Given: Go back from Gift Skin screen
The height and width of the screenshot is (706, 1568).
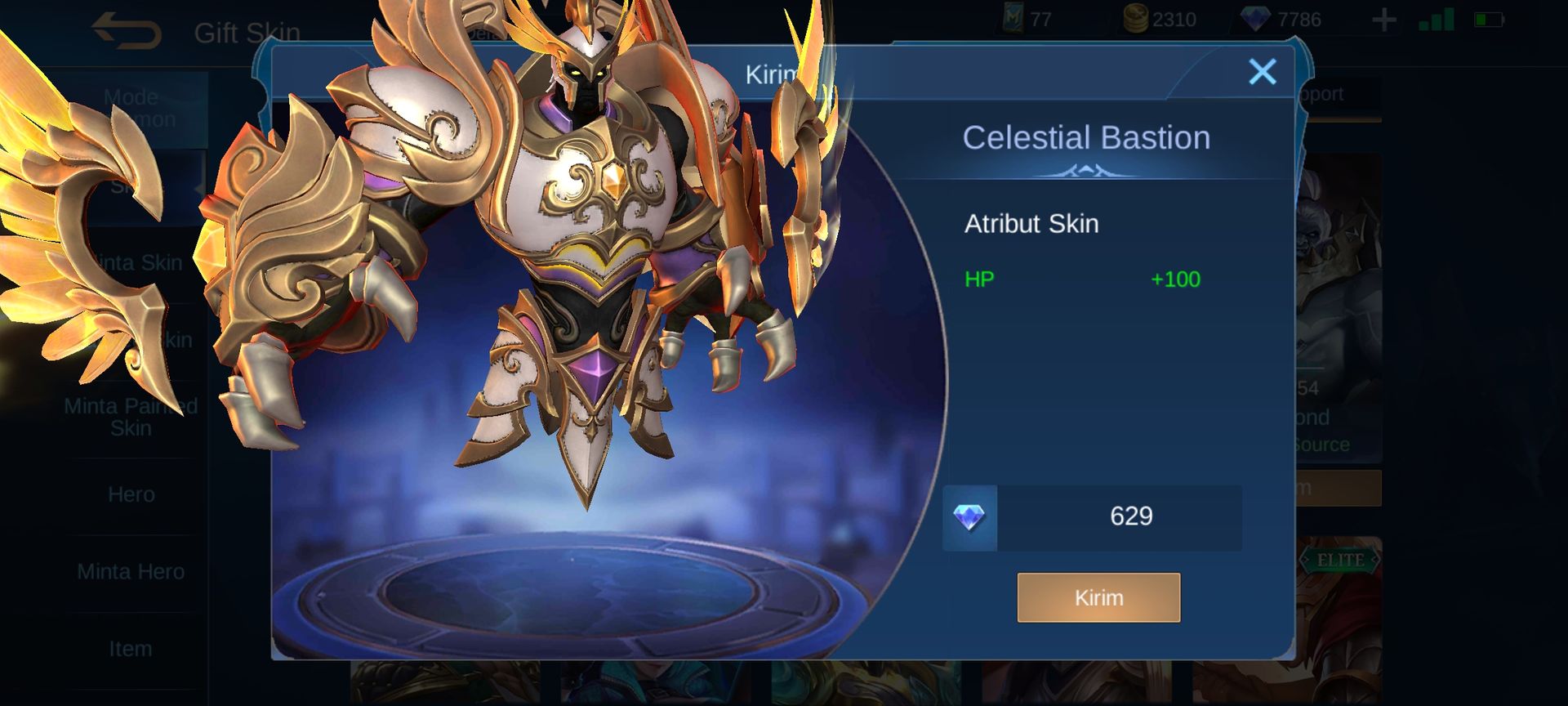Looking at the screenshot, I should (127, 32).
